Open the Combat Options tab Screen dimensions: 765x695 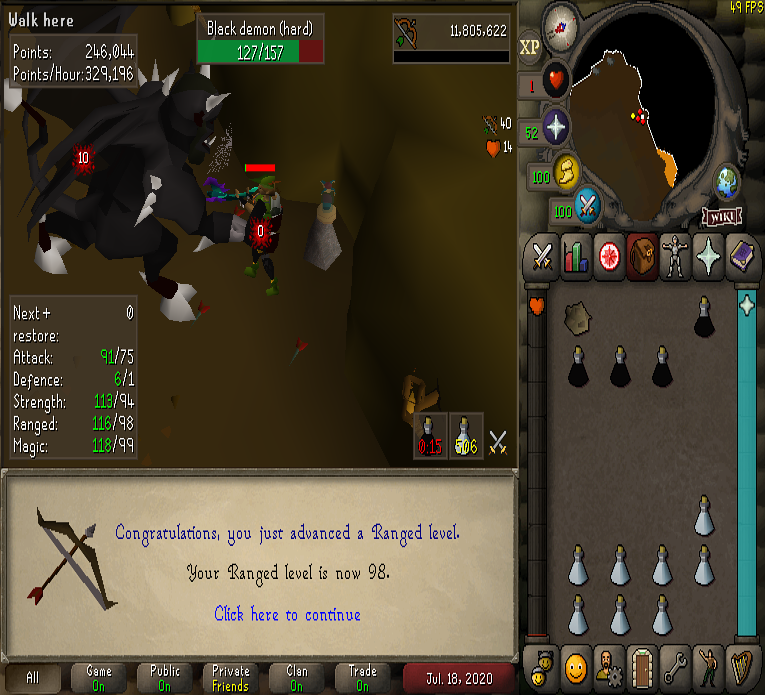(x=543, y=256)
